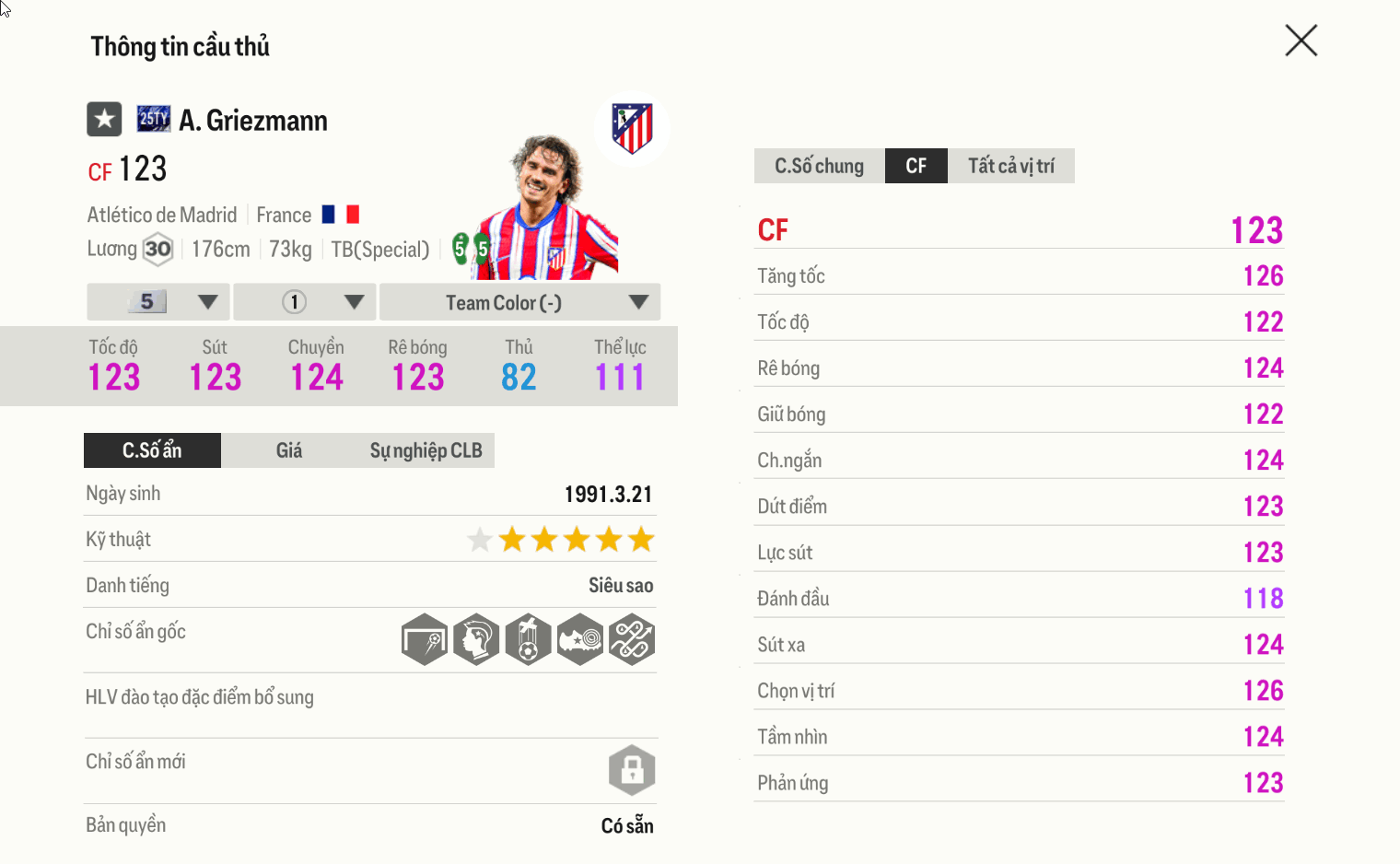Viewport: 1400px width, 864px height.
Task: Switch to the Giá tab
Action: tap(289, 450)
